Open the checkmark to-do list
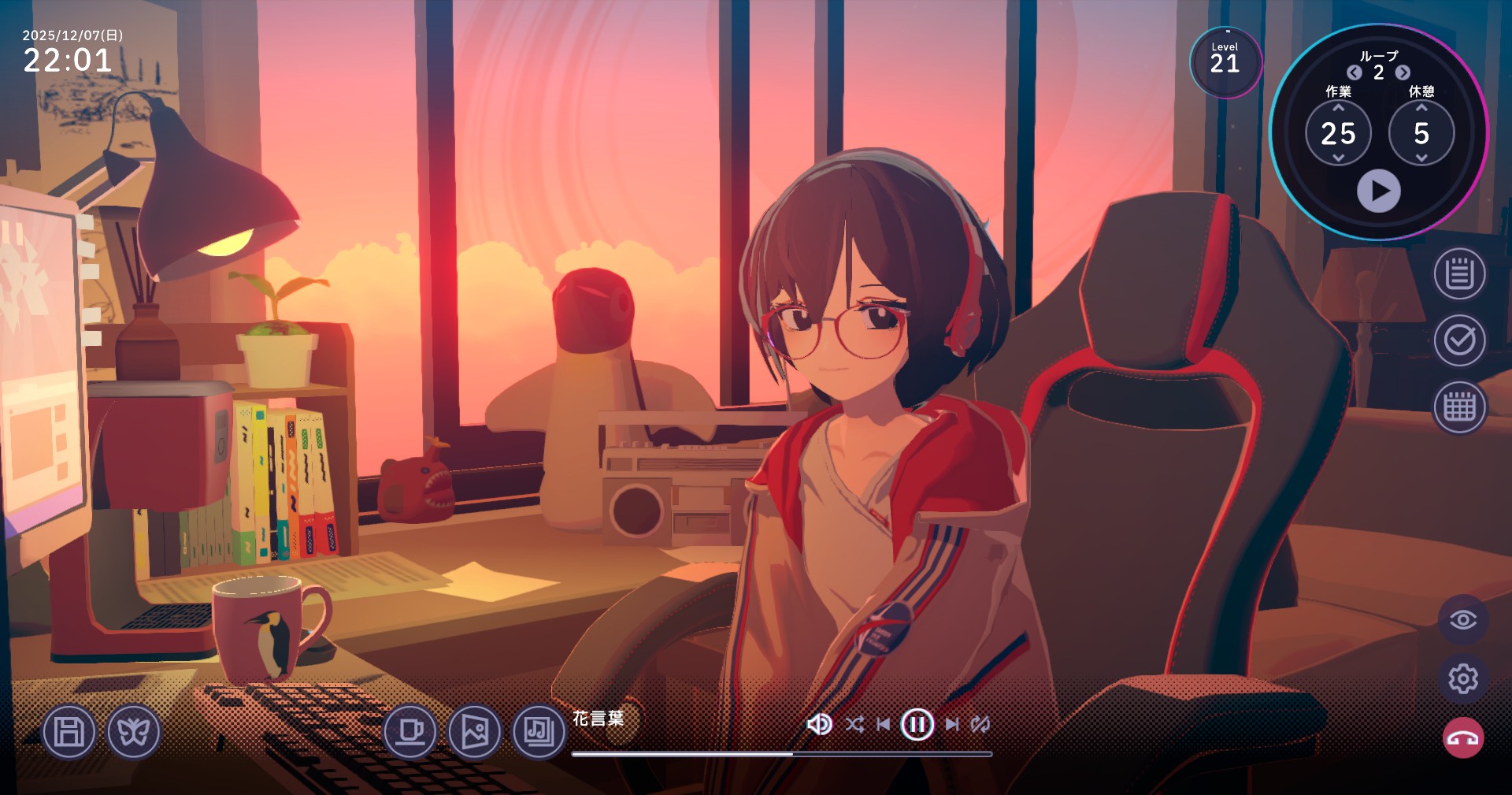Screen dimensions: 1512x795 click(x=1459, y=340)
